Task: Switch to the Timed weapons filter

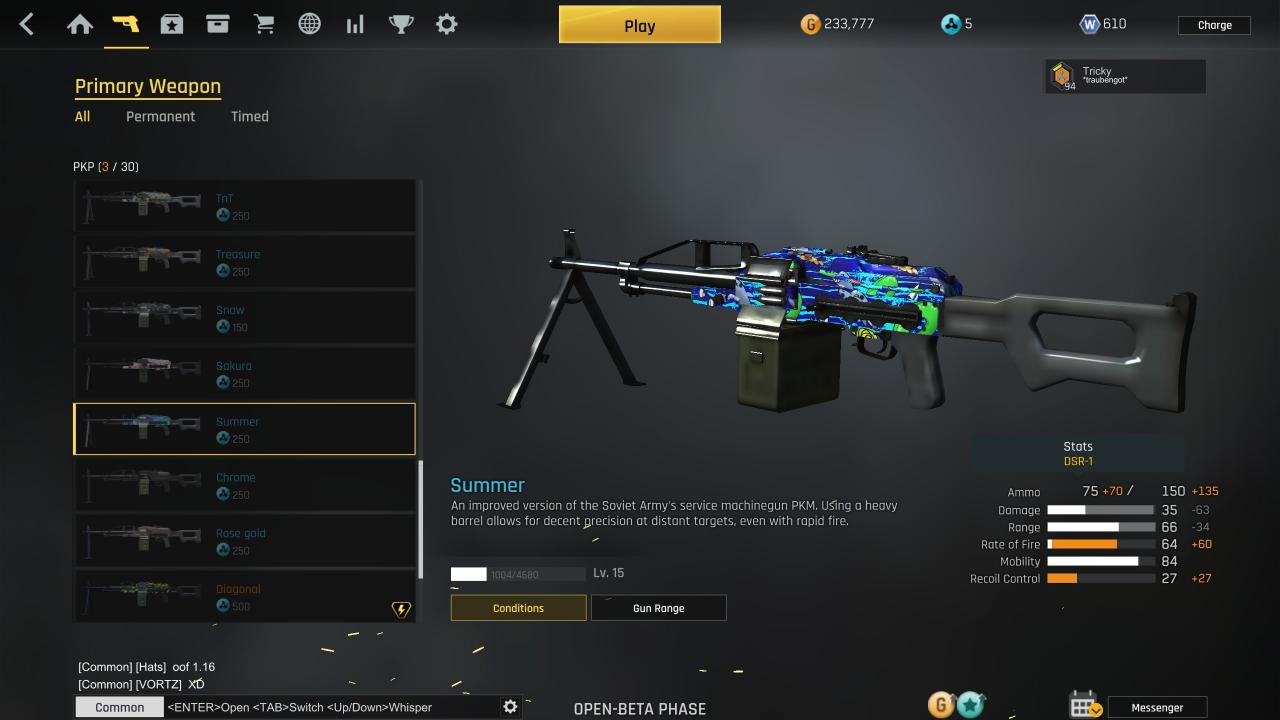Action: click(x=249, y=116)
